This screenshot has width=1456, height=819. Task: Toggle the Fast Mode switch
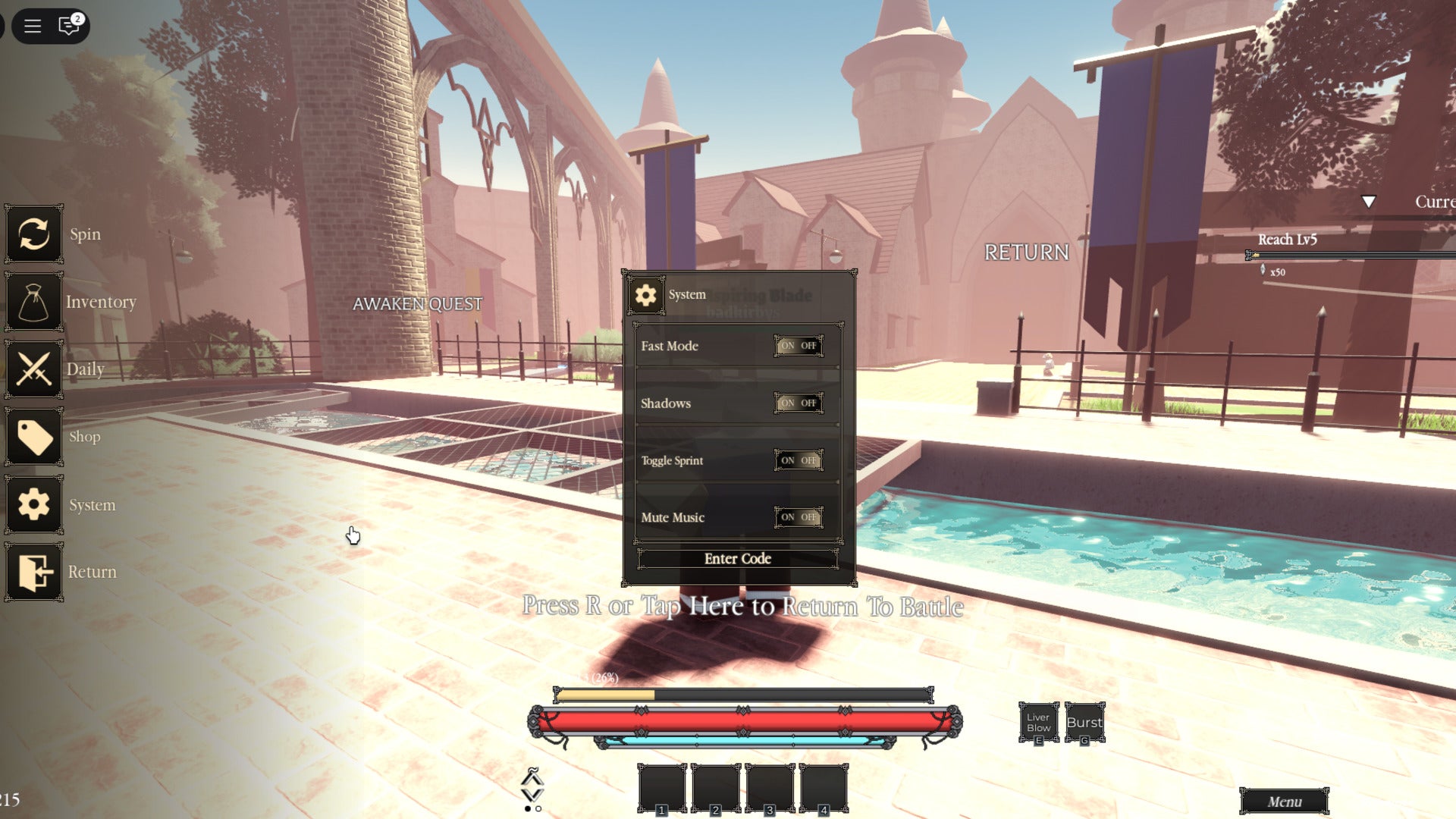(798, 346)
